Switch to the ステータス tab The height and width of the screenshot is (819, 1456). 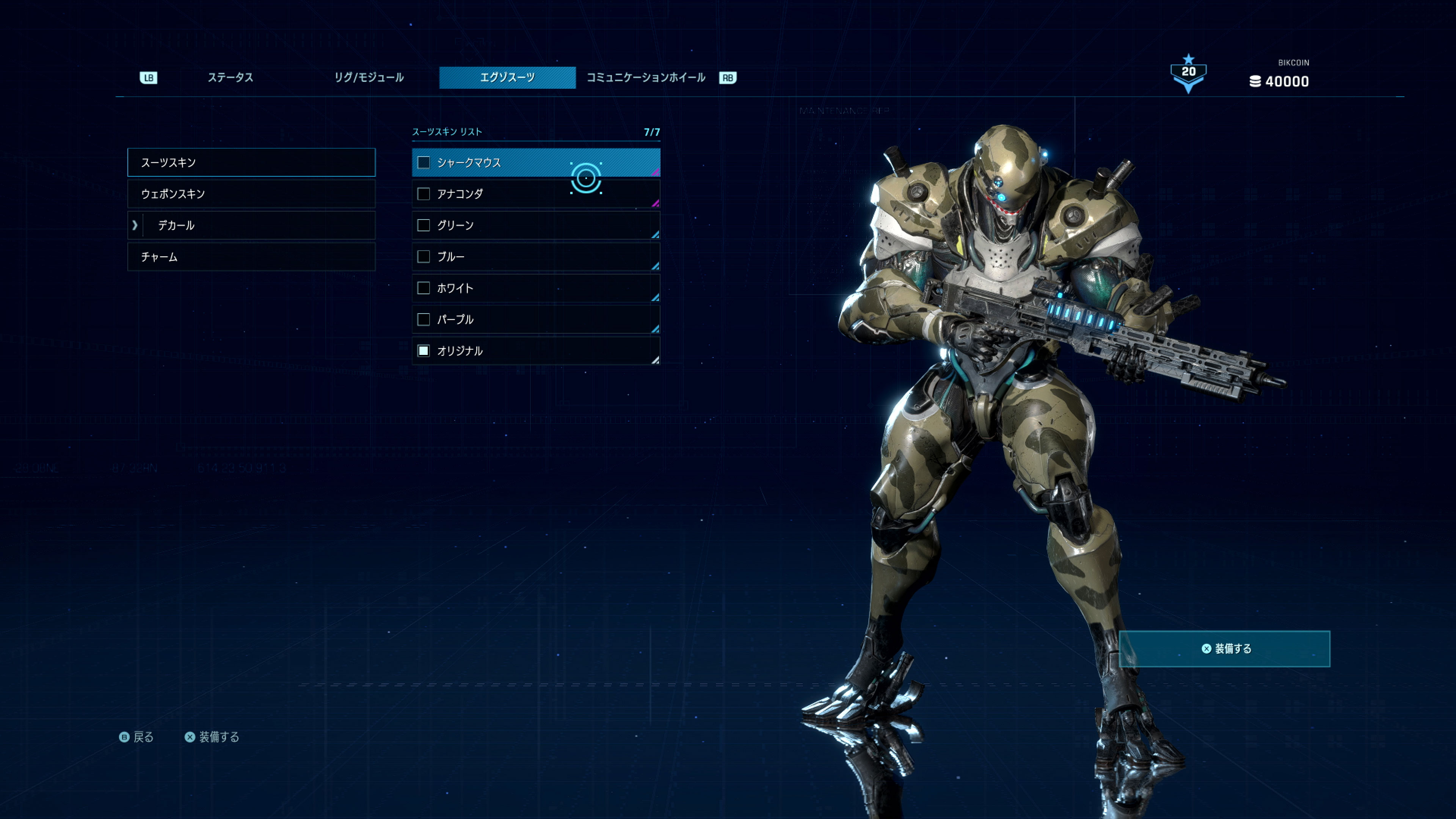point(230,77)
